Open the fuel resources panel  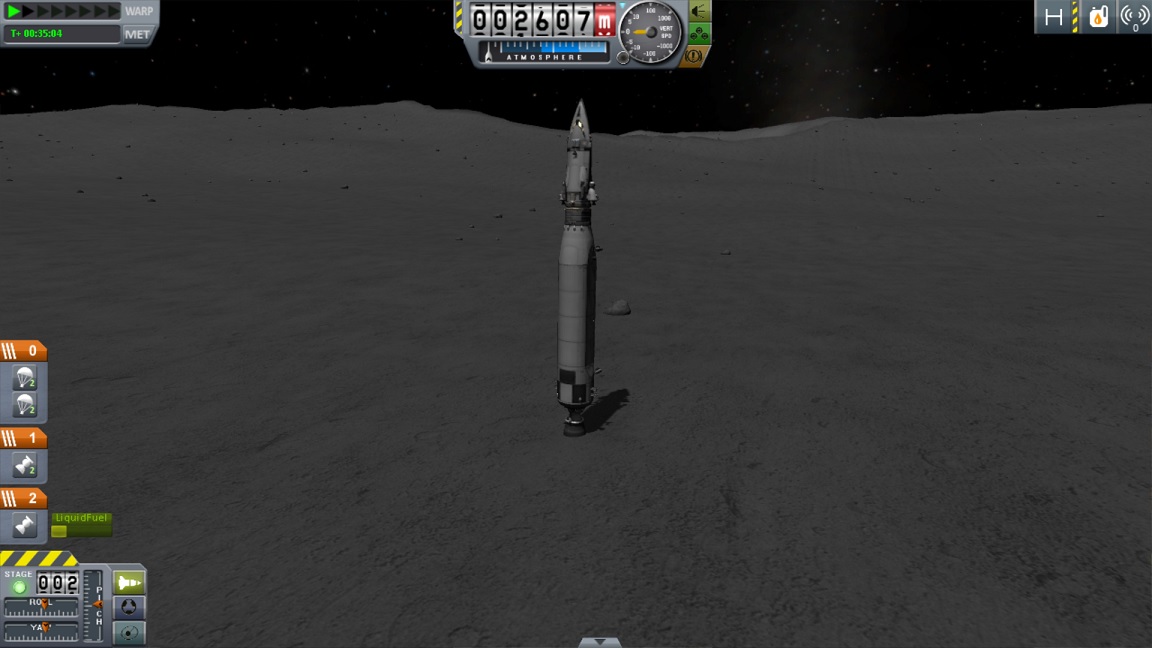[1098, 17]
